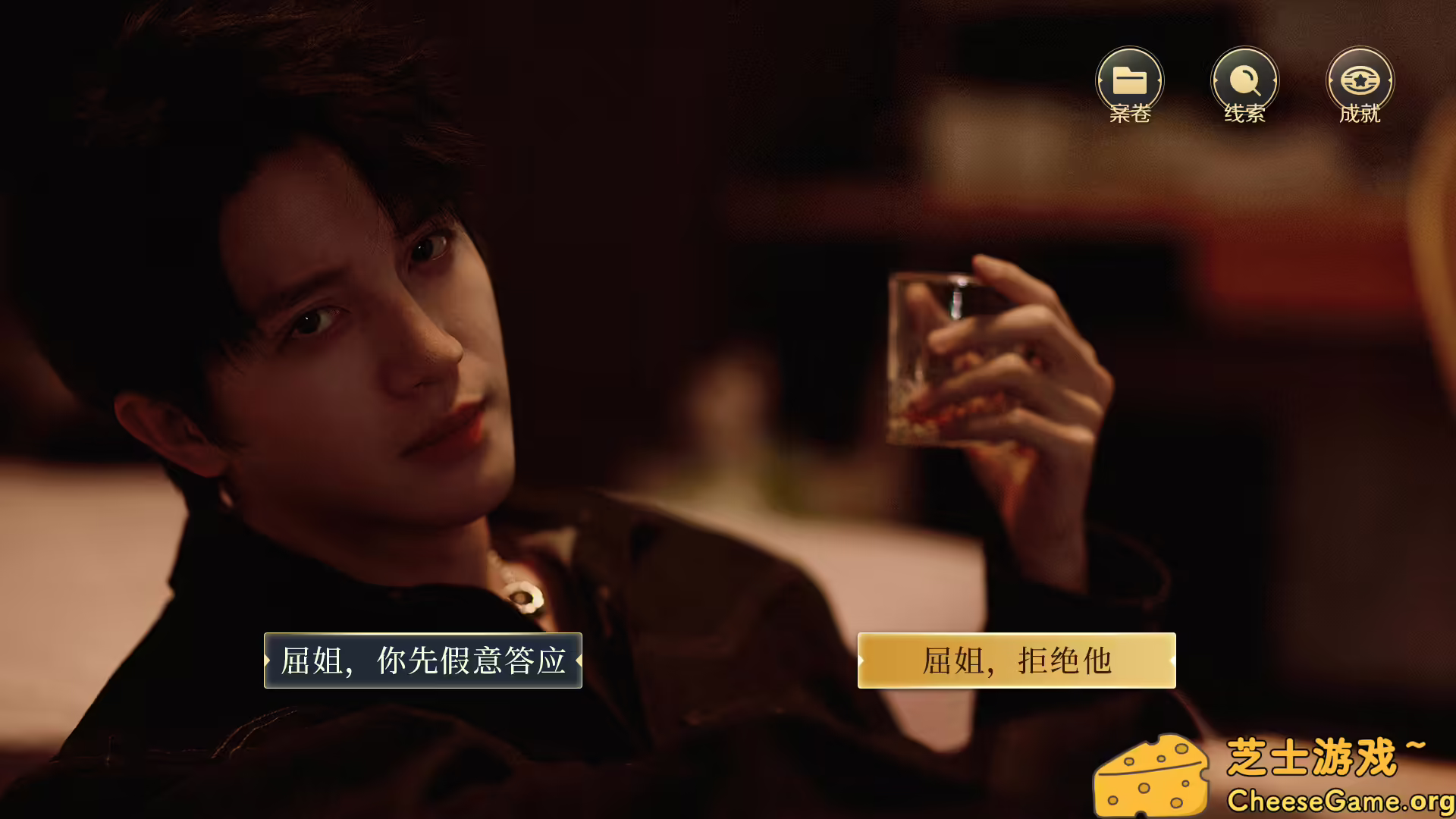Select the left darker dialogue option
1456x819 pixels.
pos(422,661)
